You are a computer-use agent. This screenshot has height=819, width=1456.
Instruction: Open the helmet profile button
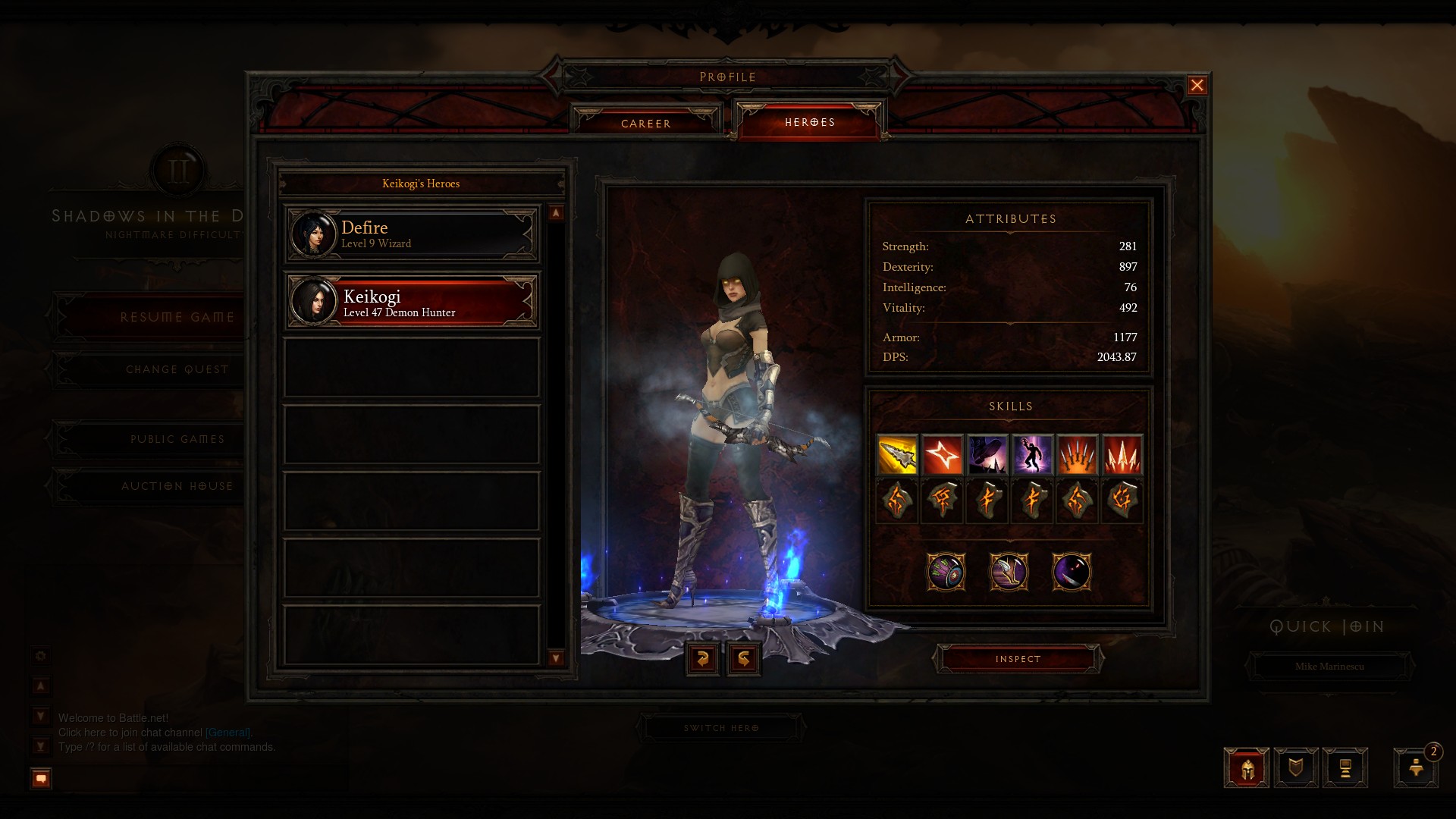[1246, 768]
